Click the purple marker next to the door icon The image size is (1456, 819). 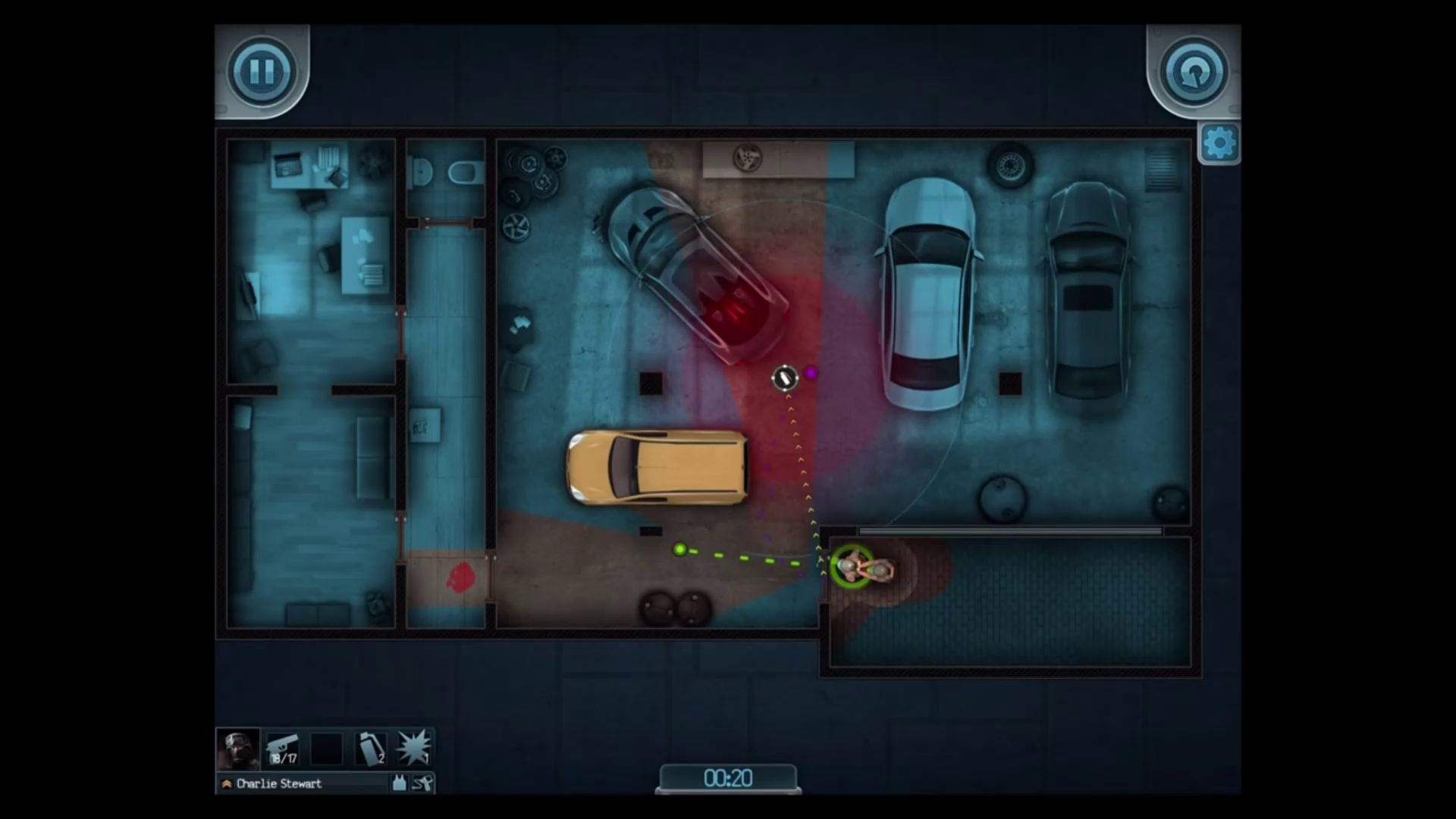[x=810, y=373]
